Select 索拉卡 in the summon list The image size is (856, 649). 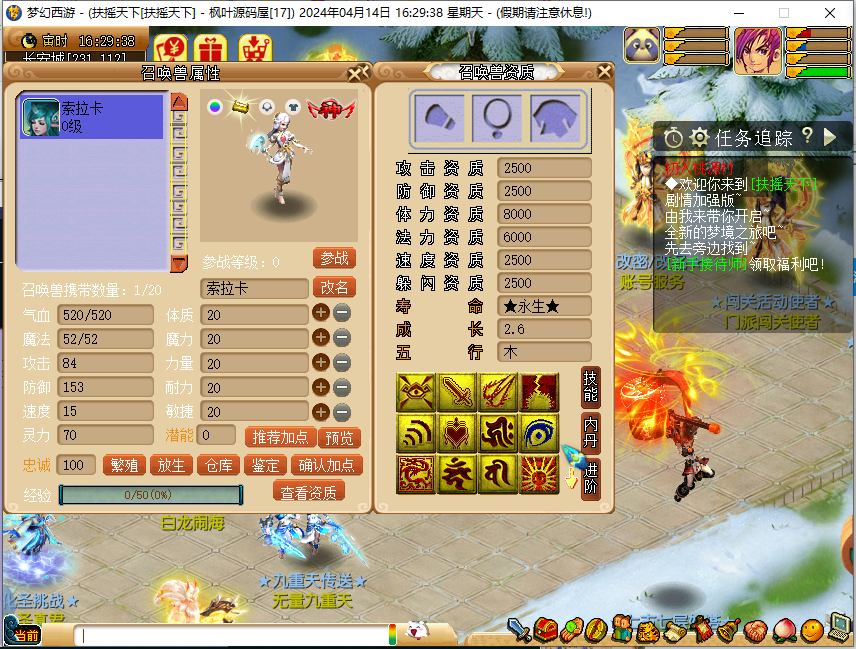pos(91,117)
